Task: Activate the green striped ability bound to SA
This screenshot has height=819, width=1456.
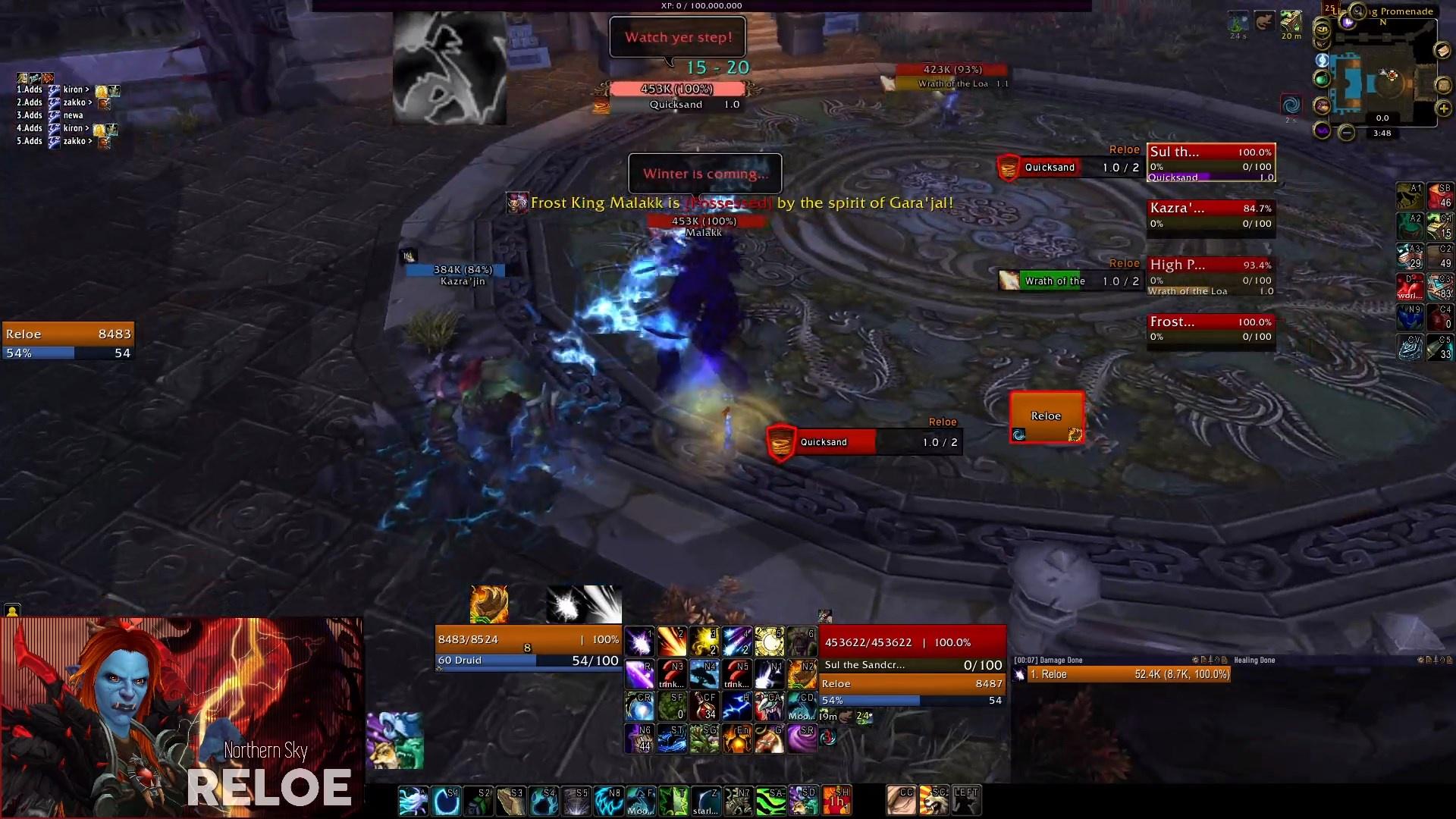Action: (x=770, y=801)
